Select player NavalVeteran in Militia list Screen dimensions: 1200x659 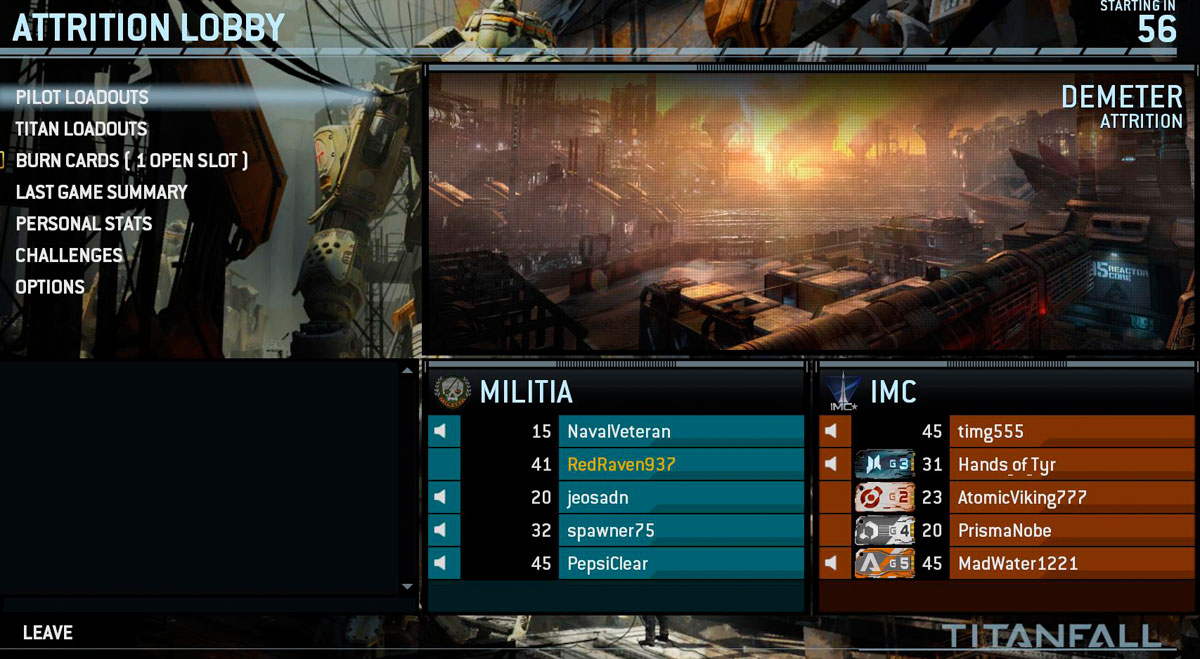(619, 432)
